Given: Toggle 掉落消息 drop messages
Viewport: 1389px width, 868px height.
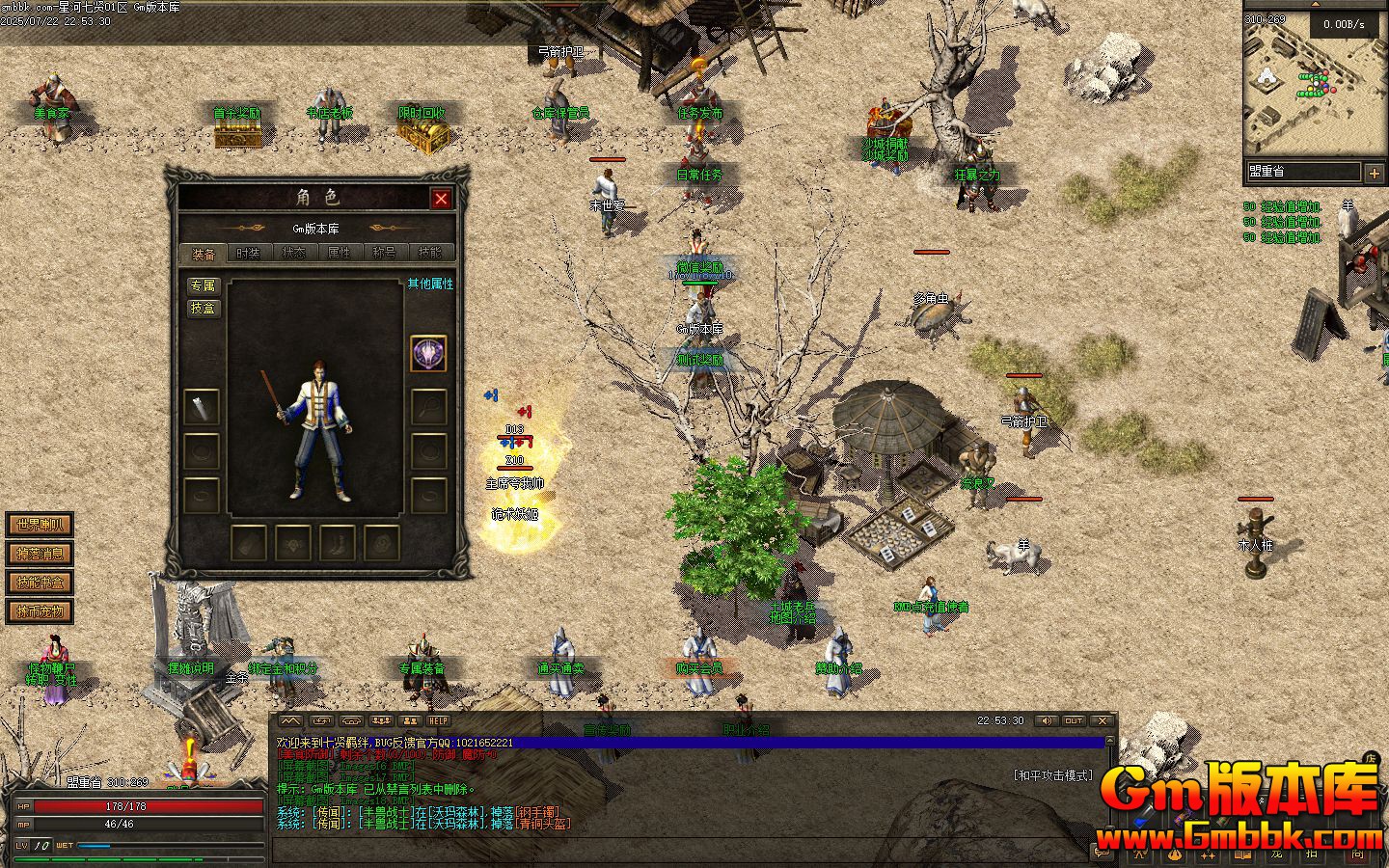Looking at the screenshot, I should coord(40,554).
